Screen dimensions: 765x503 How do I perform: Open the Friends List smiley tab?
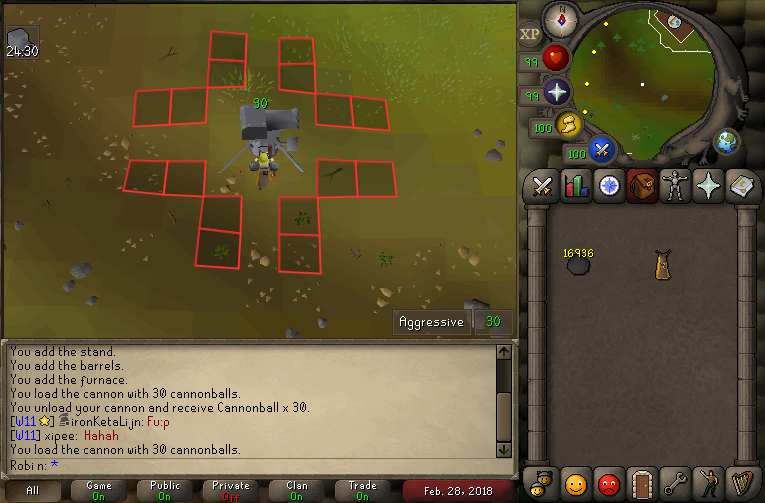coord(576,482)
